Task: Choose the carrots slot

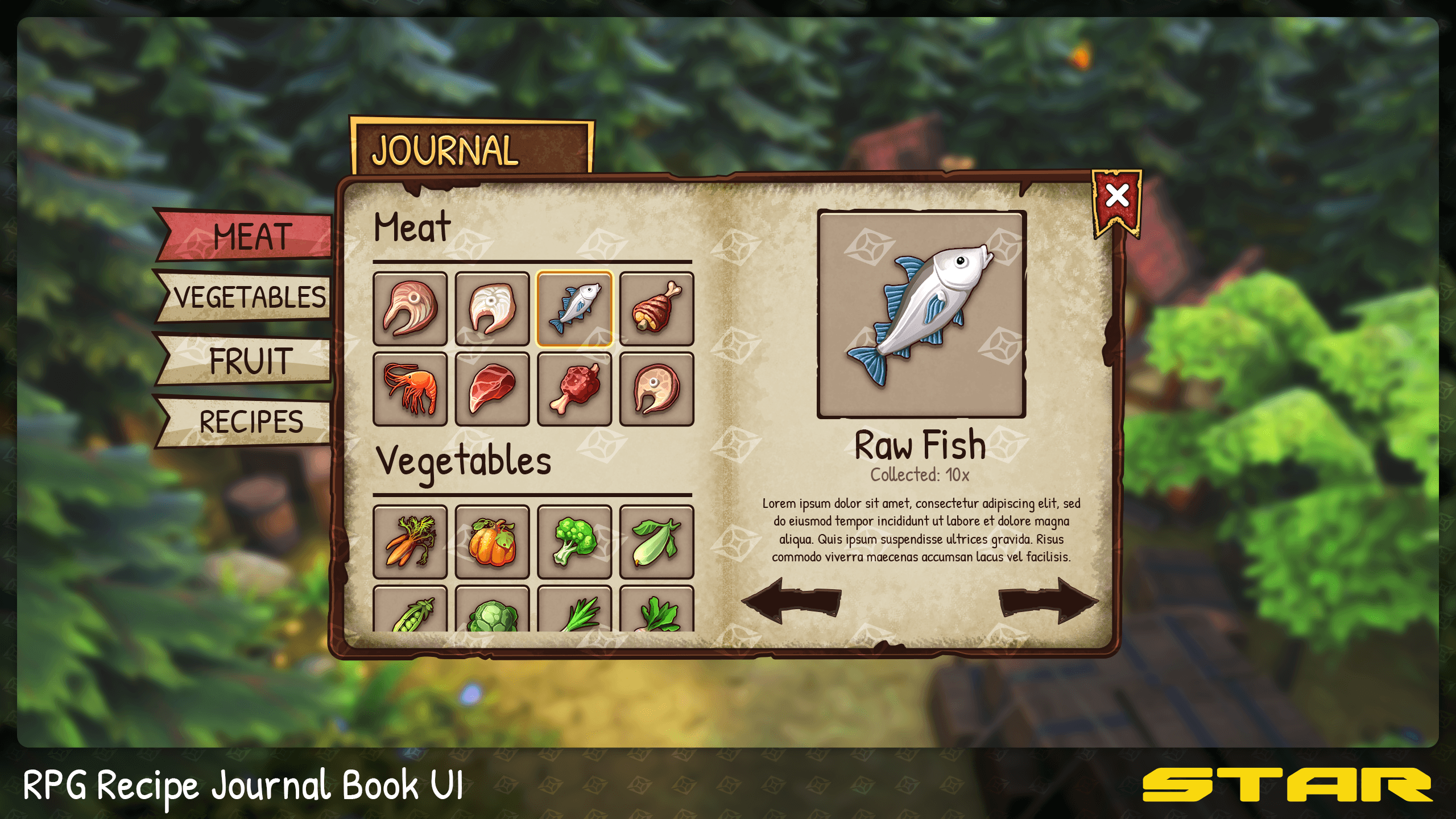Action: pyautogui.click(x=410, y=541)
